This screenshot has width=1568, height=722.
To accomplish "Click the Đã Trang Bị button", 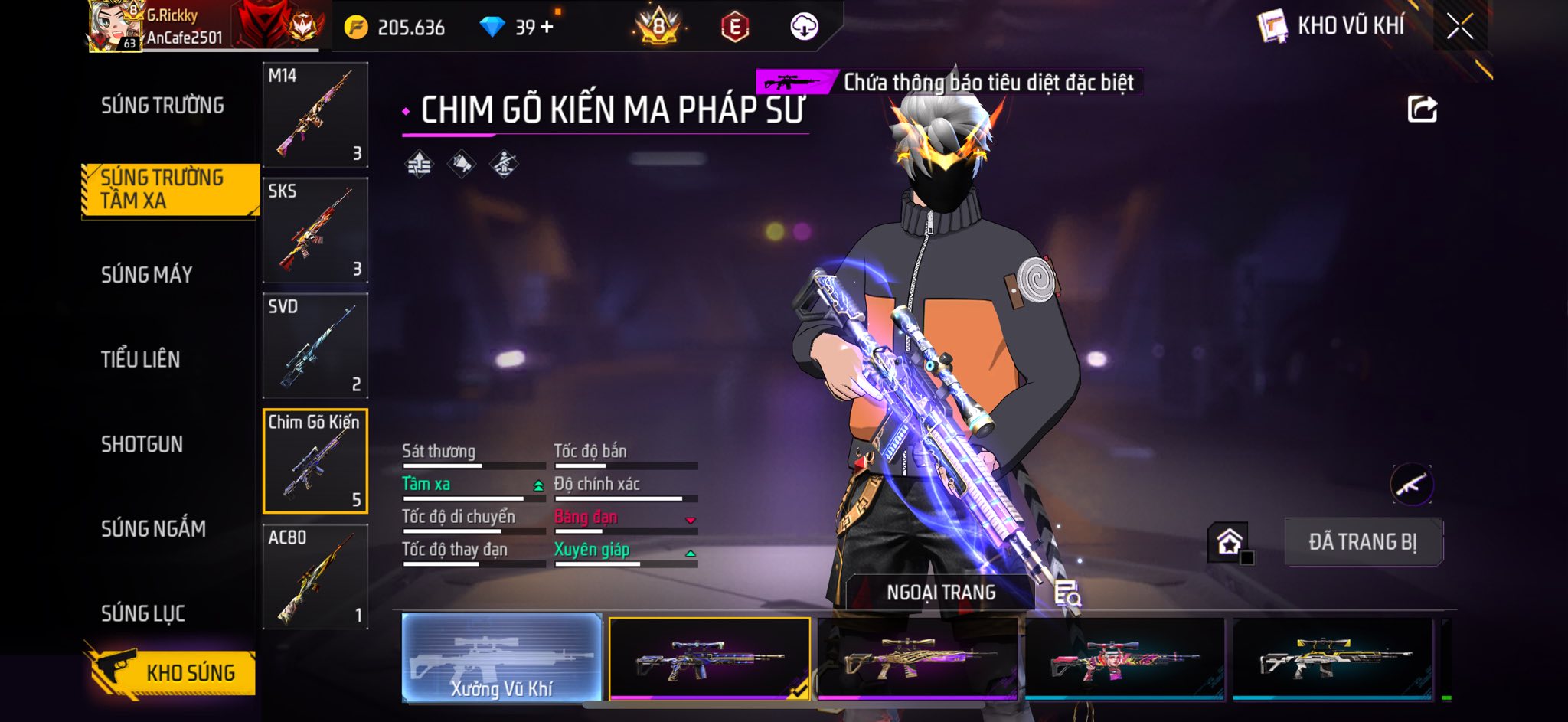I will [x=1363, y=542].
